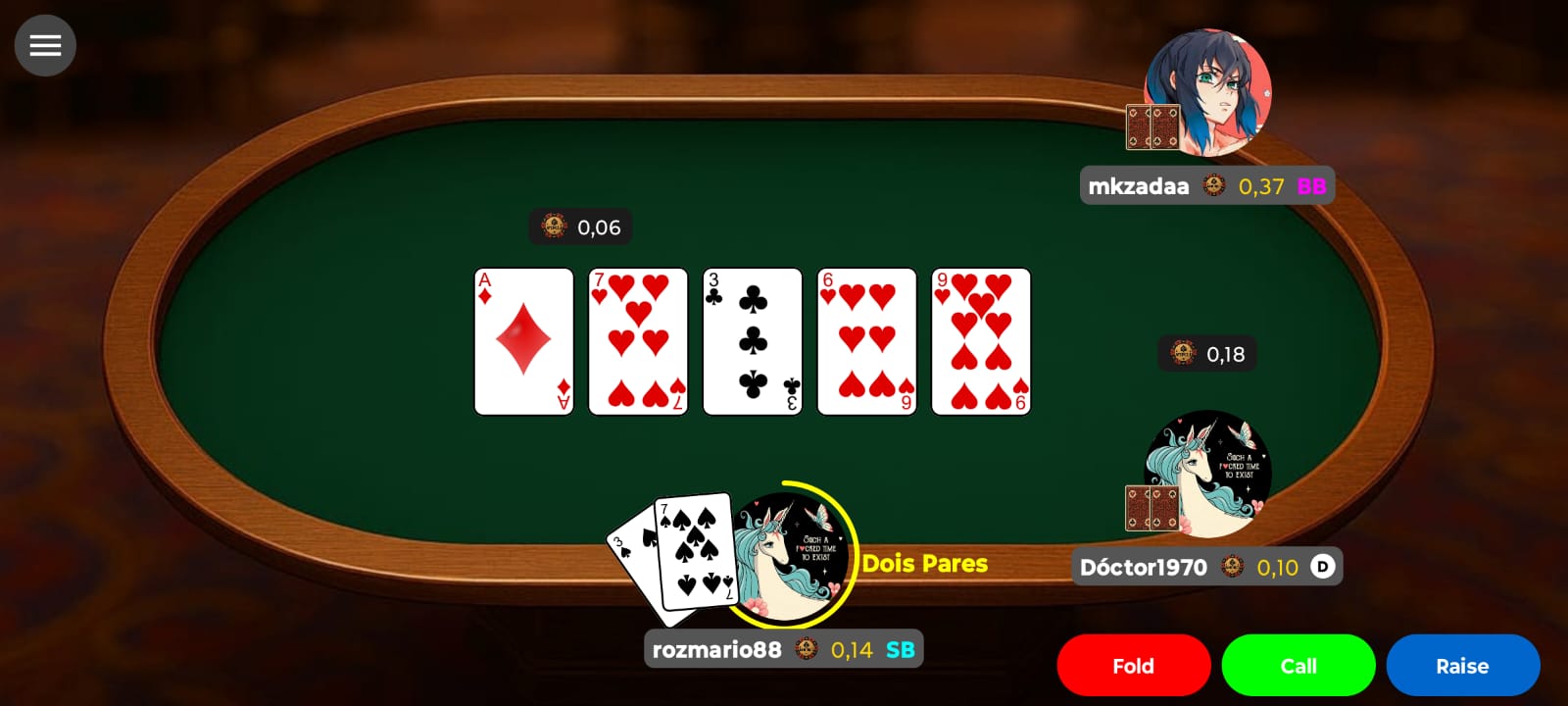The image size is (1568, 706).
Task: Click the cyan SB position badge
Action: 902,648
